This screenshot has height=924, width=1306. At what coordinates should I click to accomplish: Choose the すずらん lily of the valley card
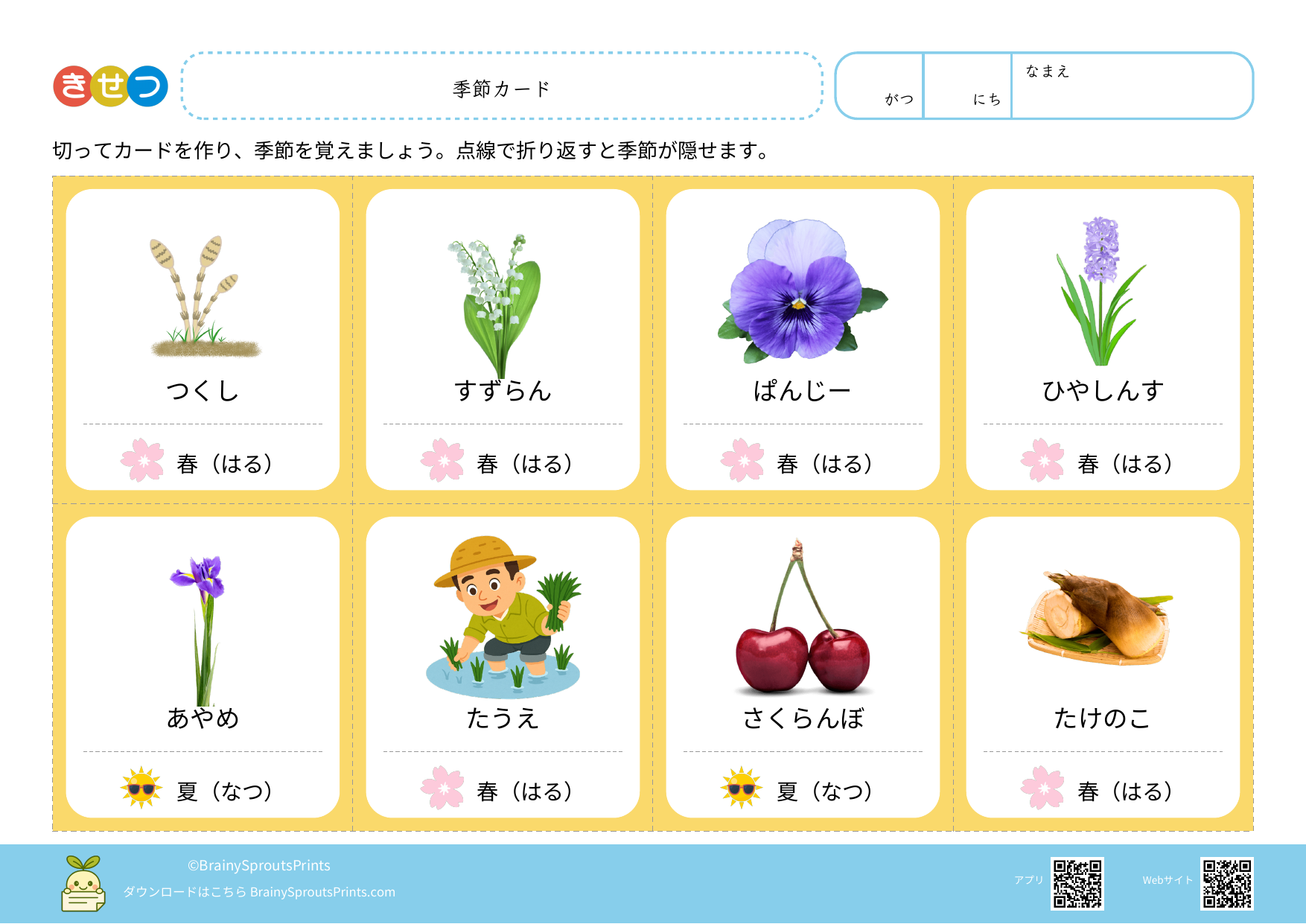(503, 340)
